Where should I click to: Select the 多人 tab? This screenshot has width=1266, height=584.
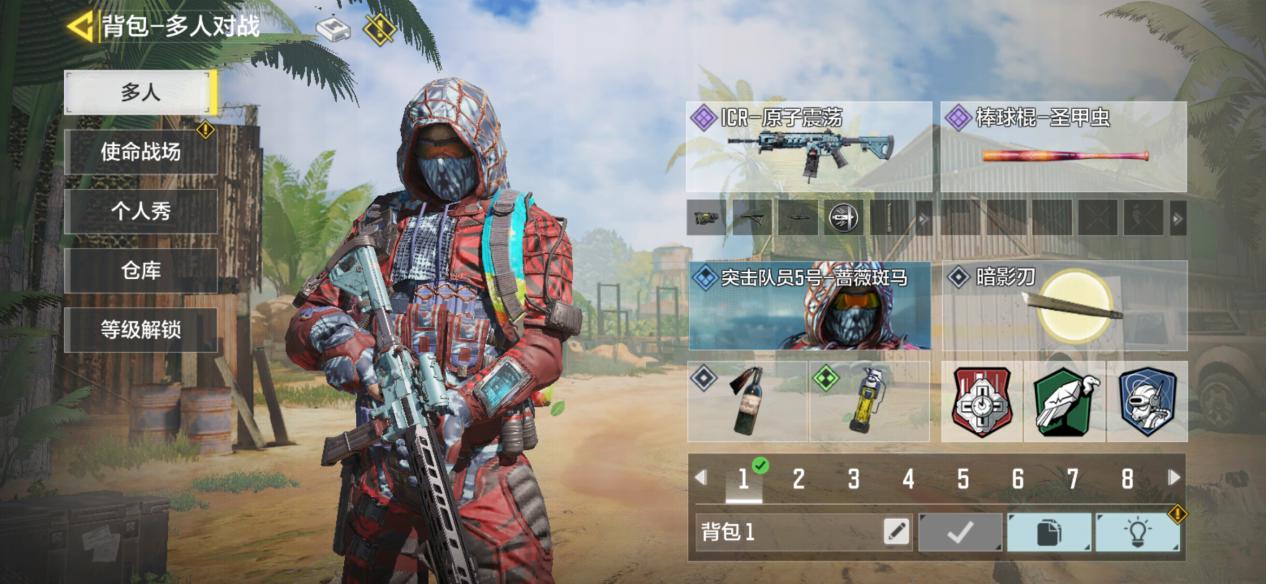pyautogui.click(x=140, y=93)
